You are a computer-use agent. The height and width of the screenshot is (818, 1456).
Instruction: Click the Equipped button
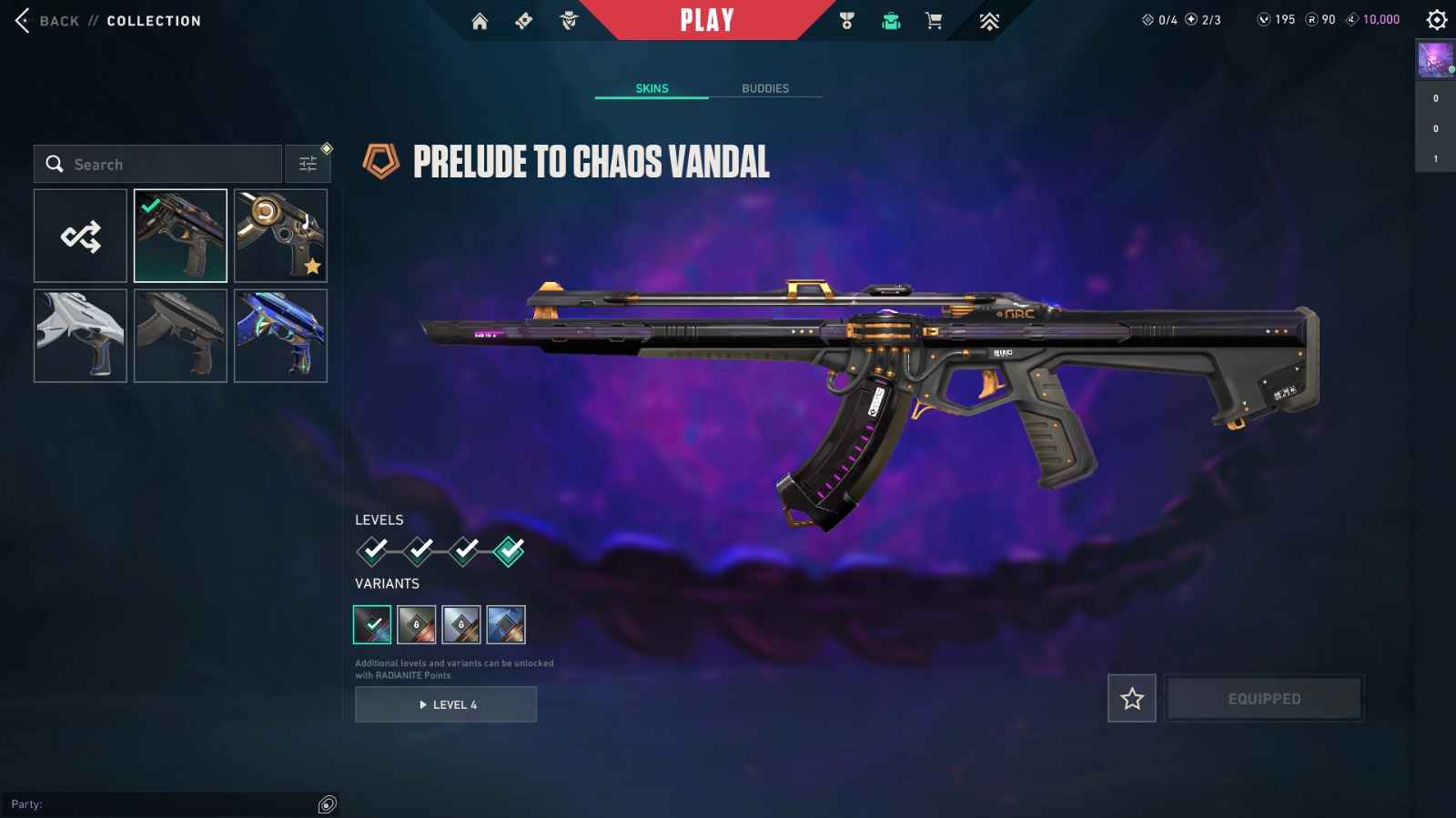(1264, 699)
